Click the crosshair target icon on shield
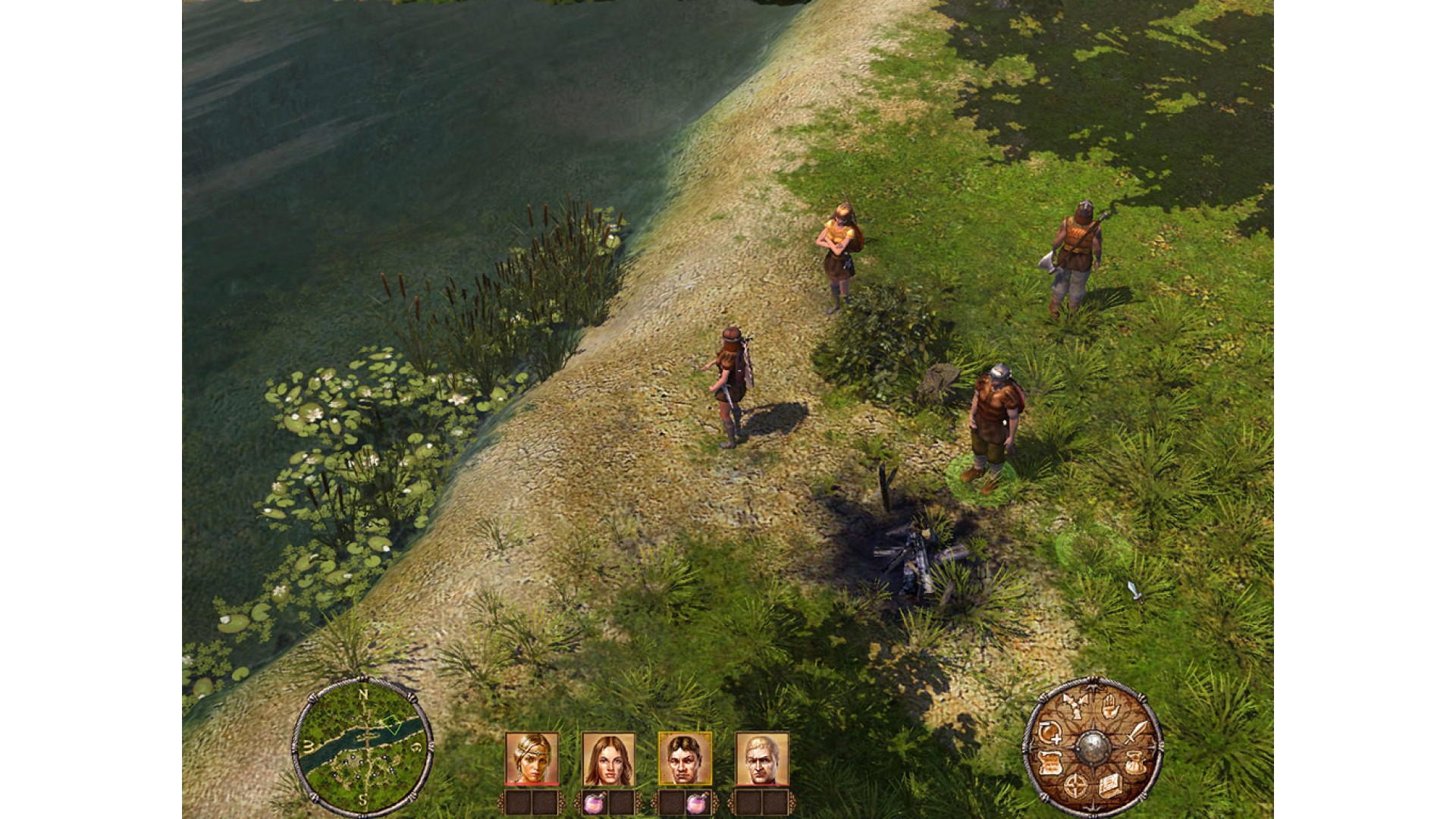 [x=1075, y=786]
